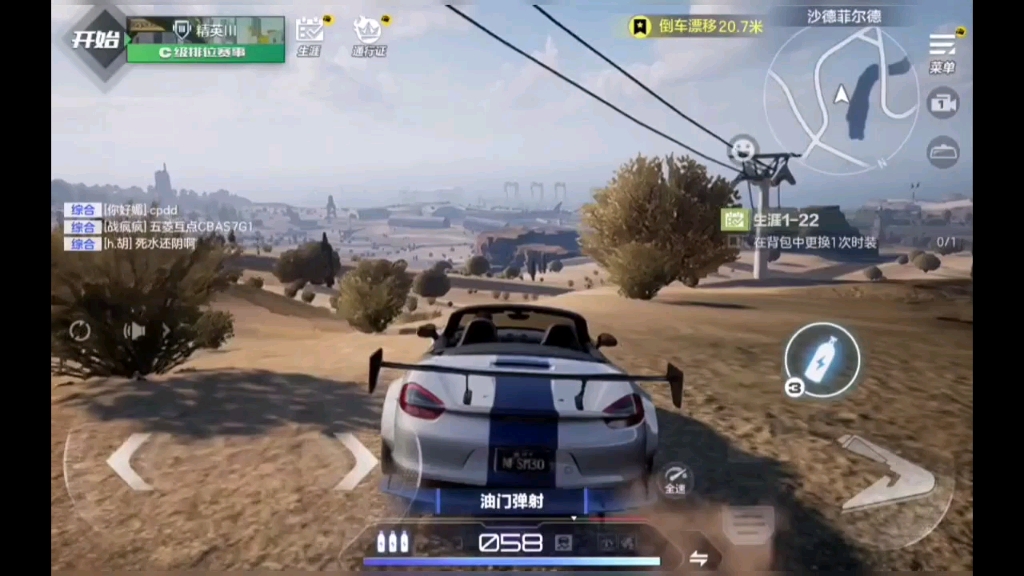Steer right with the right arrow

pyautogui.click(x=355, y=461)
